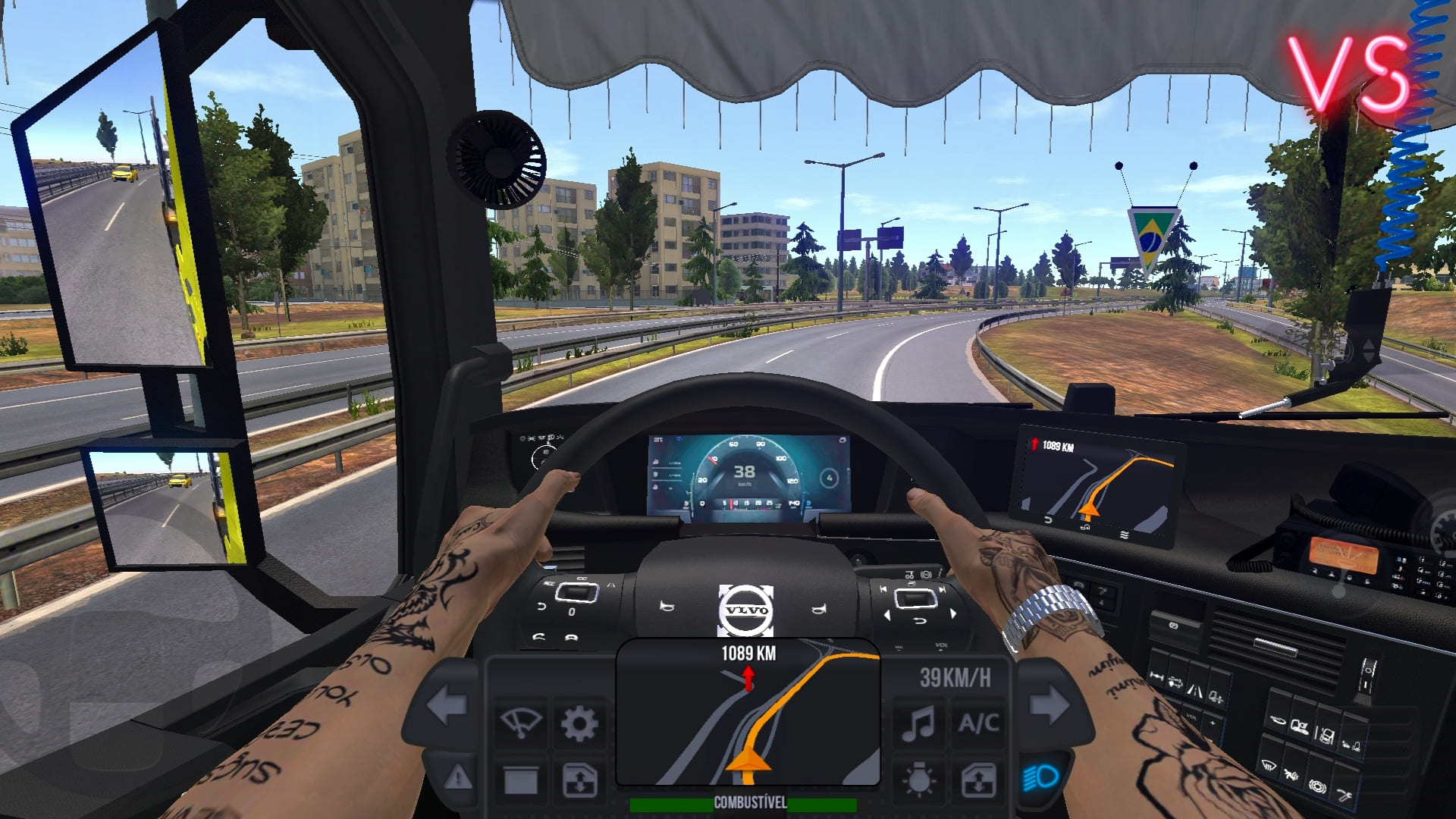Toggle the windshield wipers
This screenshot has width=1456, height=819.
(x=521, y=723)
